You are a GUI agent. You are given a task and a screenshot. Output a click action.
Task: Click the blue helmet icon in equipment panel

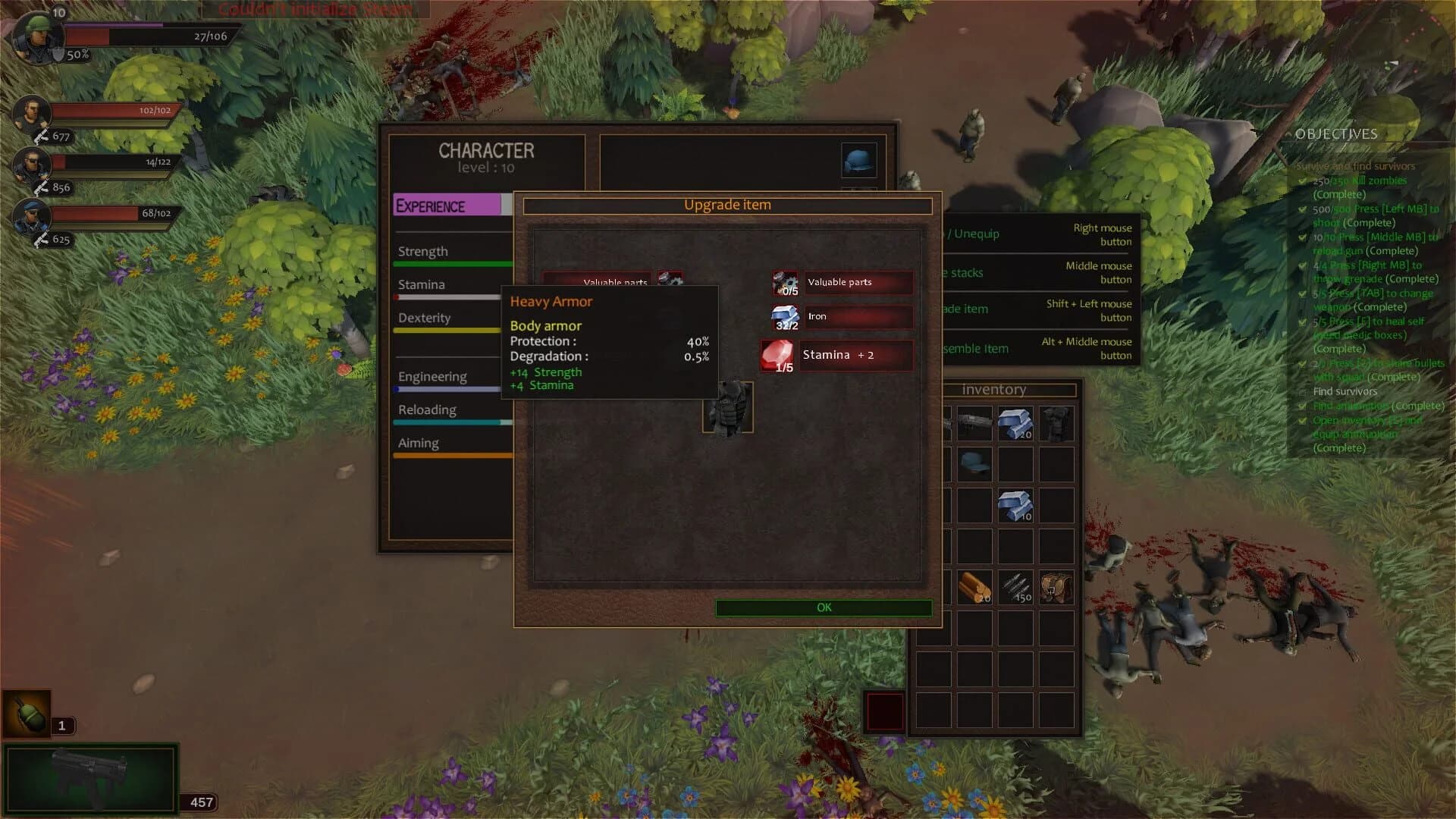pos(859,159)
